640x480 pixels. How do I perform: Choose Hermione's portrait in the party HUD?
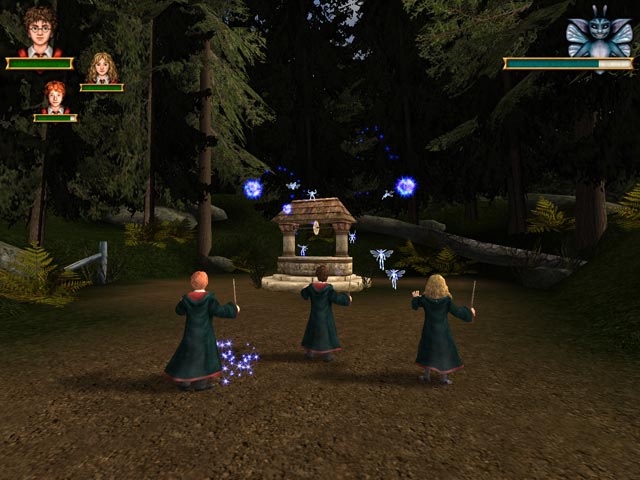point(101,68)
